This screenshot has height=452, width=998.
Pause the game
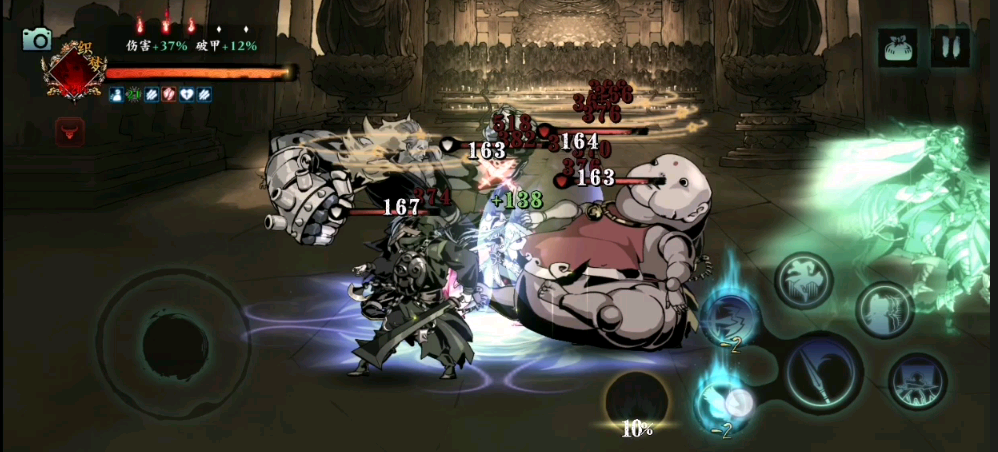[x=950, y=47]
